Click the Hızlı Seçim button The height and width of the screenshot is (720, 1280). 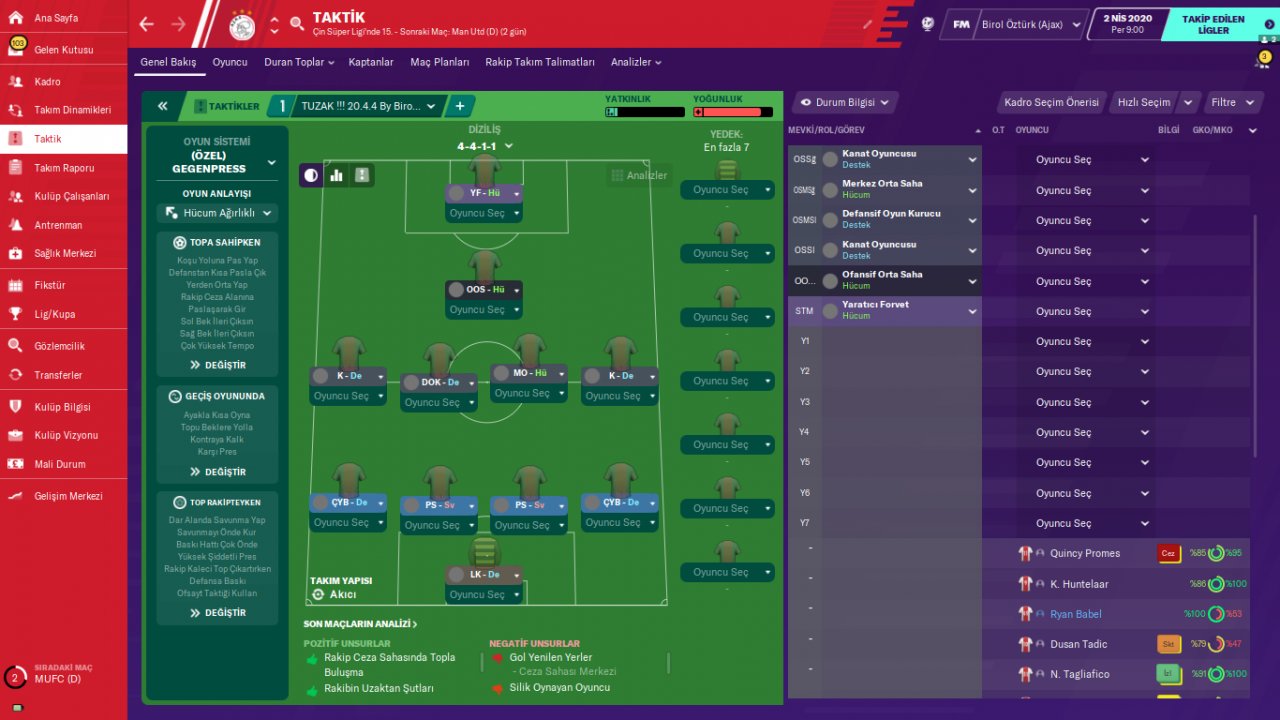1143,102
